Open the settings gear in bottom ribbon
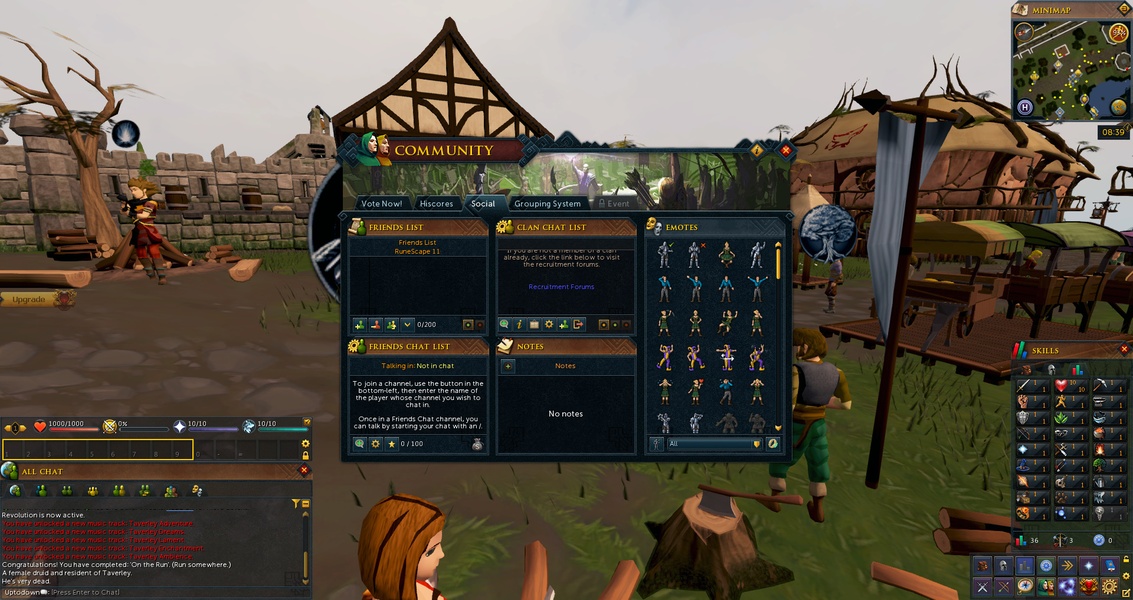This screenshot has height=600, width=1133. tap(1109, 585)
